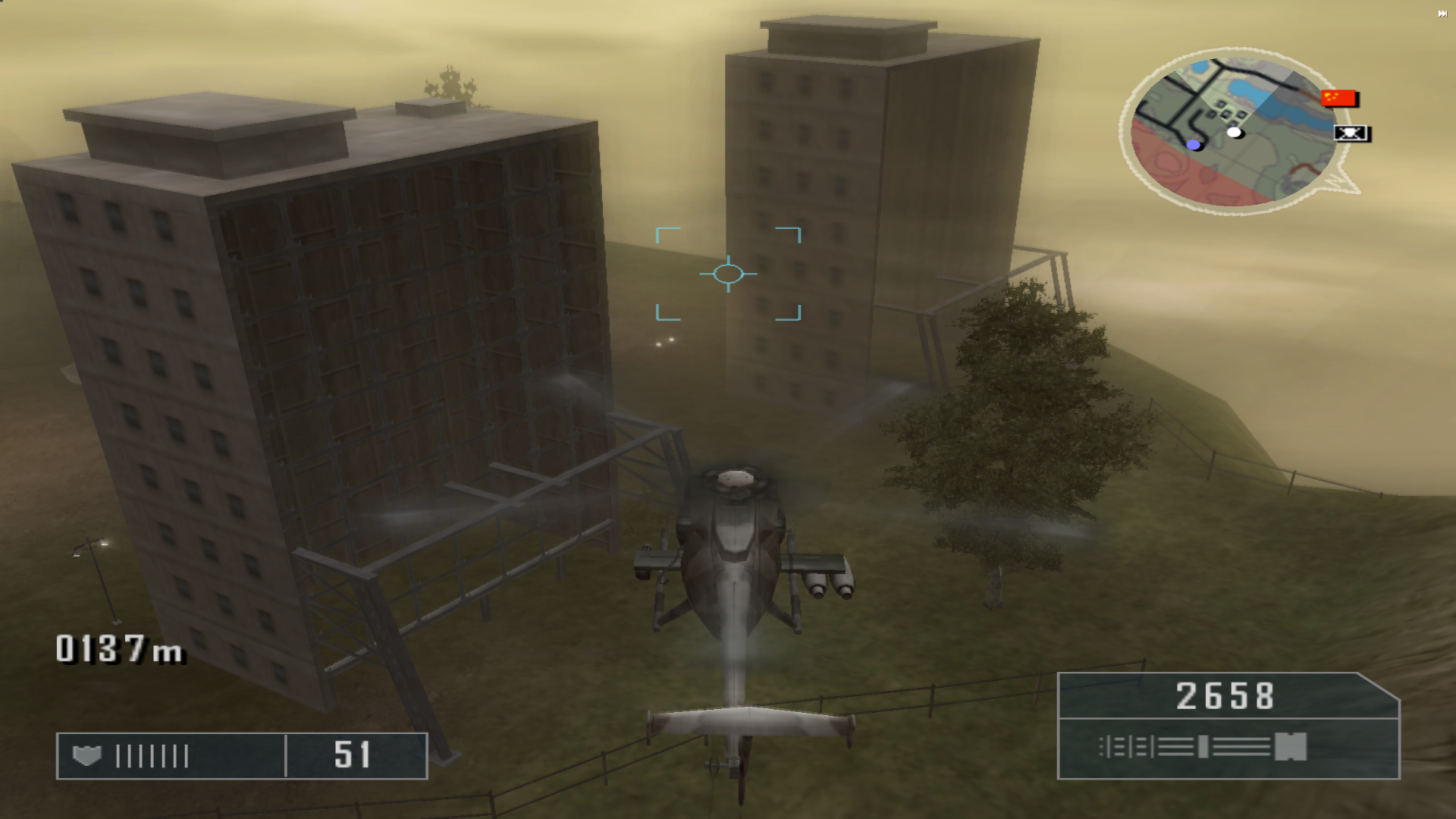The image size is (1456, 819).
Task: Click the fast-forward icon in the corner
Action: [1442, 14]
